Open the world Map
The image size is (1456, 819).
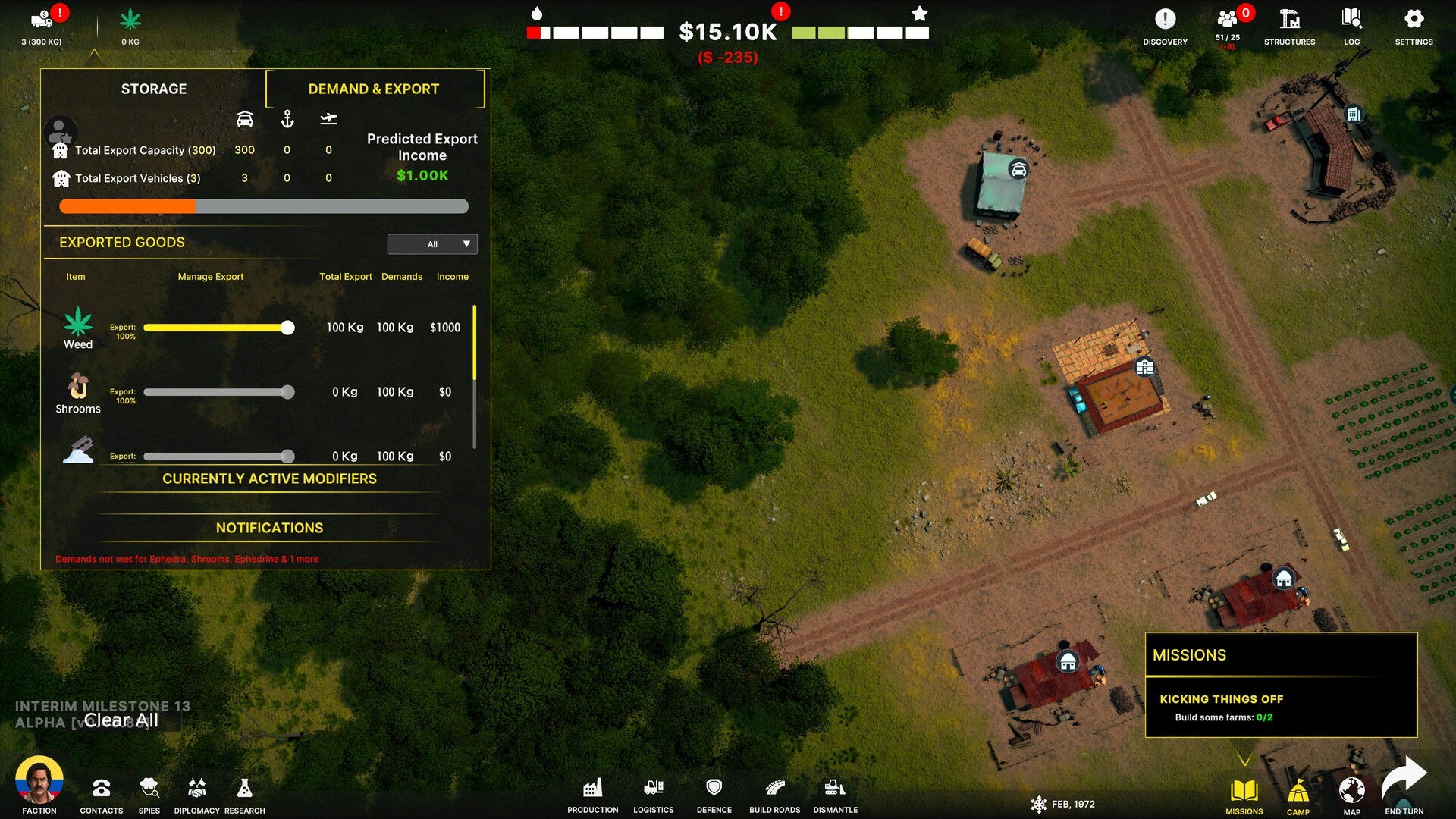pyautogui.click(x=1351, y=792)
